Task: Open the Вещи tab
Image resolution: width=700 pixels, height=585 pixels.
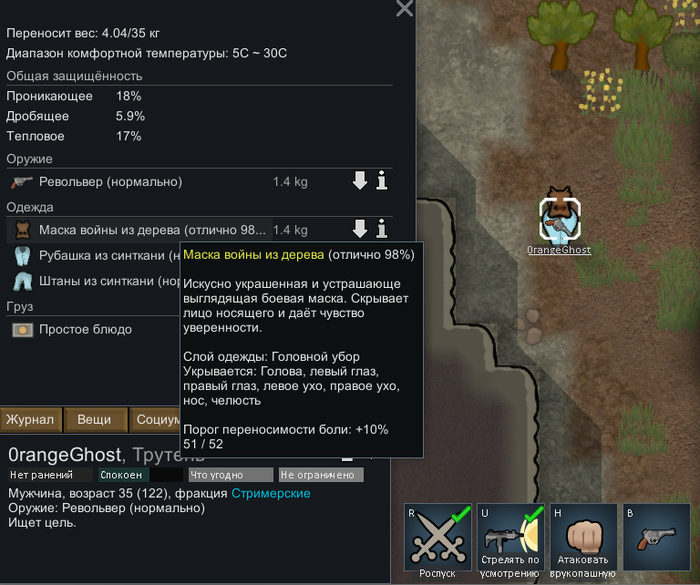Action: tap(95, 420)
